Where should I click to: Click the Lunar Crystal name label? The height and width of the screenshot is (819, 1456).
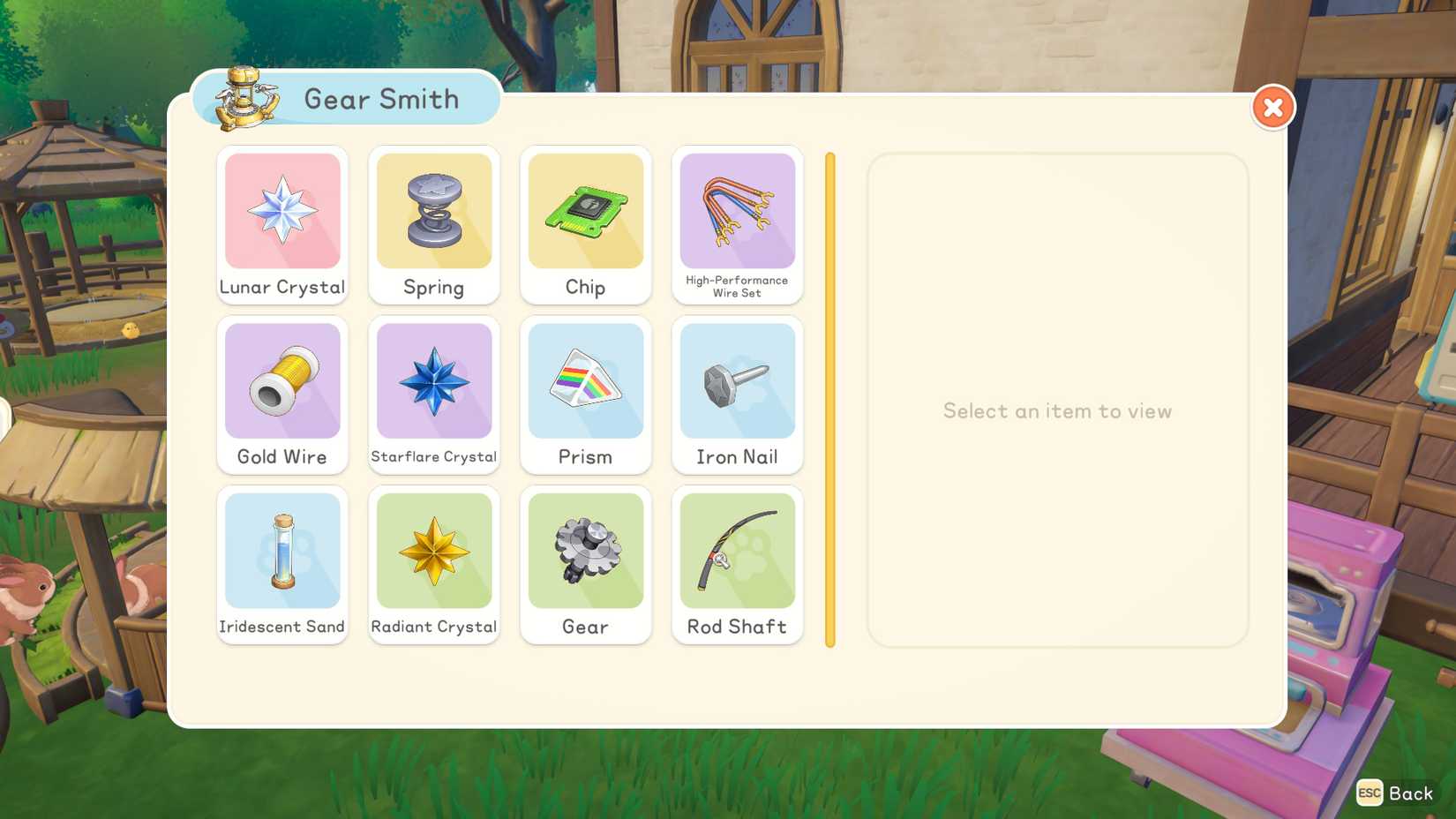coord(282,287)
